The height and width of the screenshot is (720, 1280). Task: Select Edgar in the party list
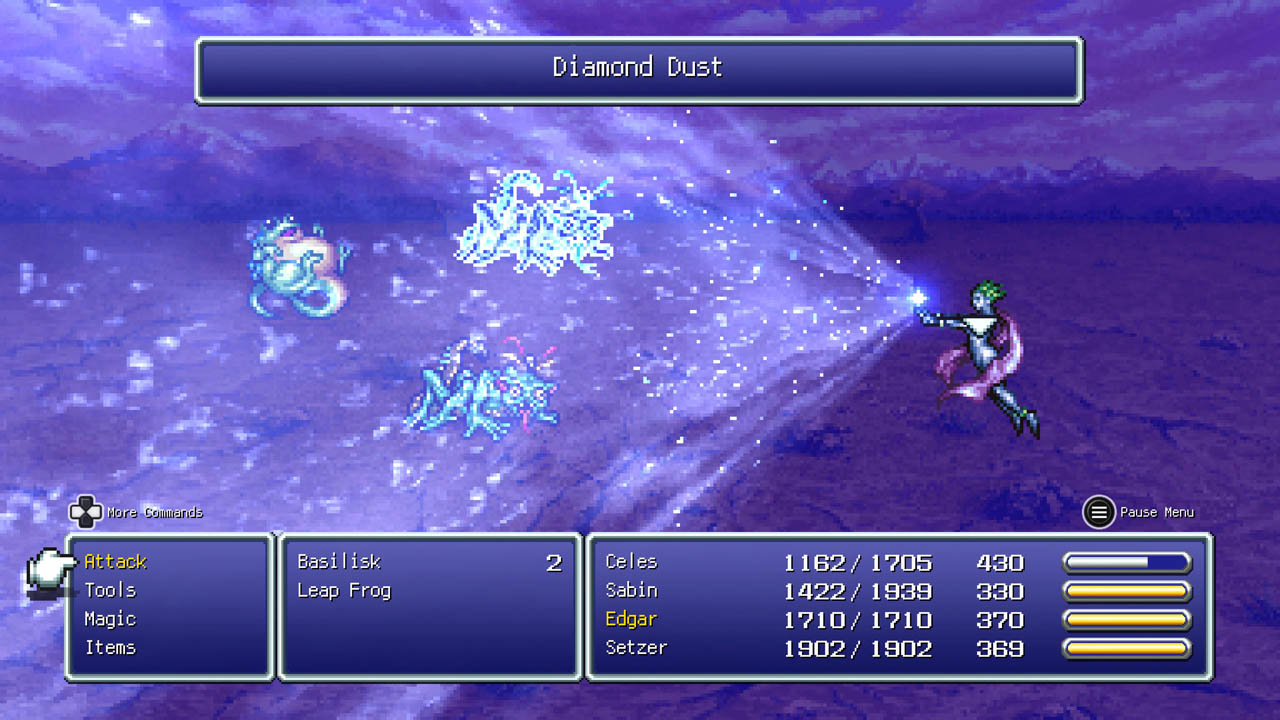631,620
